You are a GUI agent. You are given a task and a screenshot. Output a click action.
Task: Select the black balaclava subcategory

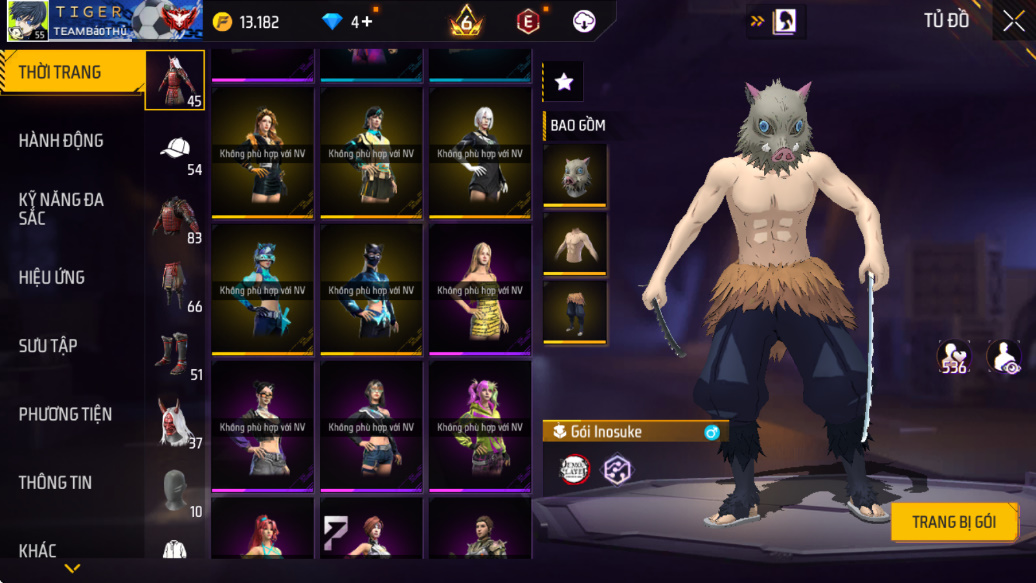(175, 490)
